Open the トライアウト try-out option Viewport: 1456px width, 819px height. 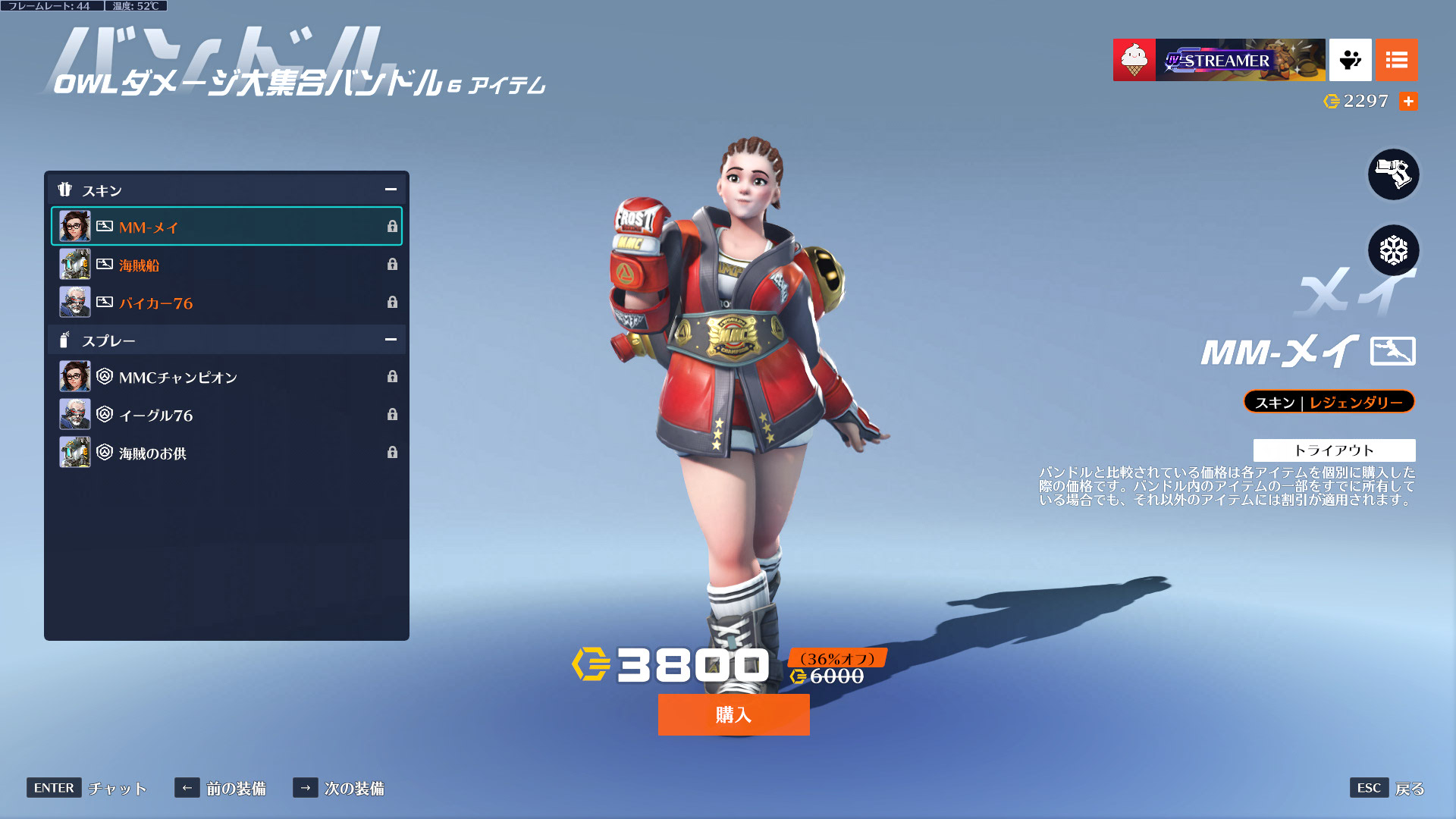click(1334, 450)
